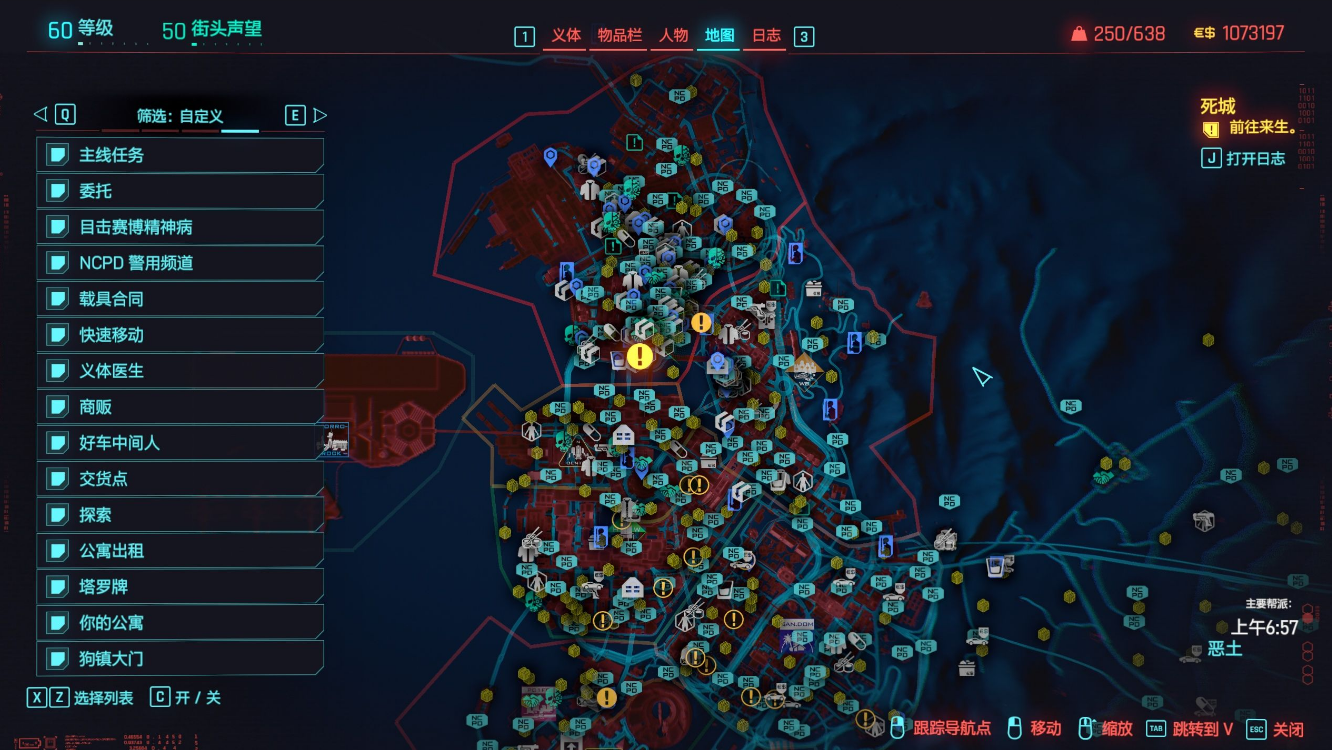Toggle the 交货点 filter
This screenshot has width=1332, height=750.
click(x=181, y=479)
